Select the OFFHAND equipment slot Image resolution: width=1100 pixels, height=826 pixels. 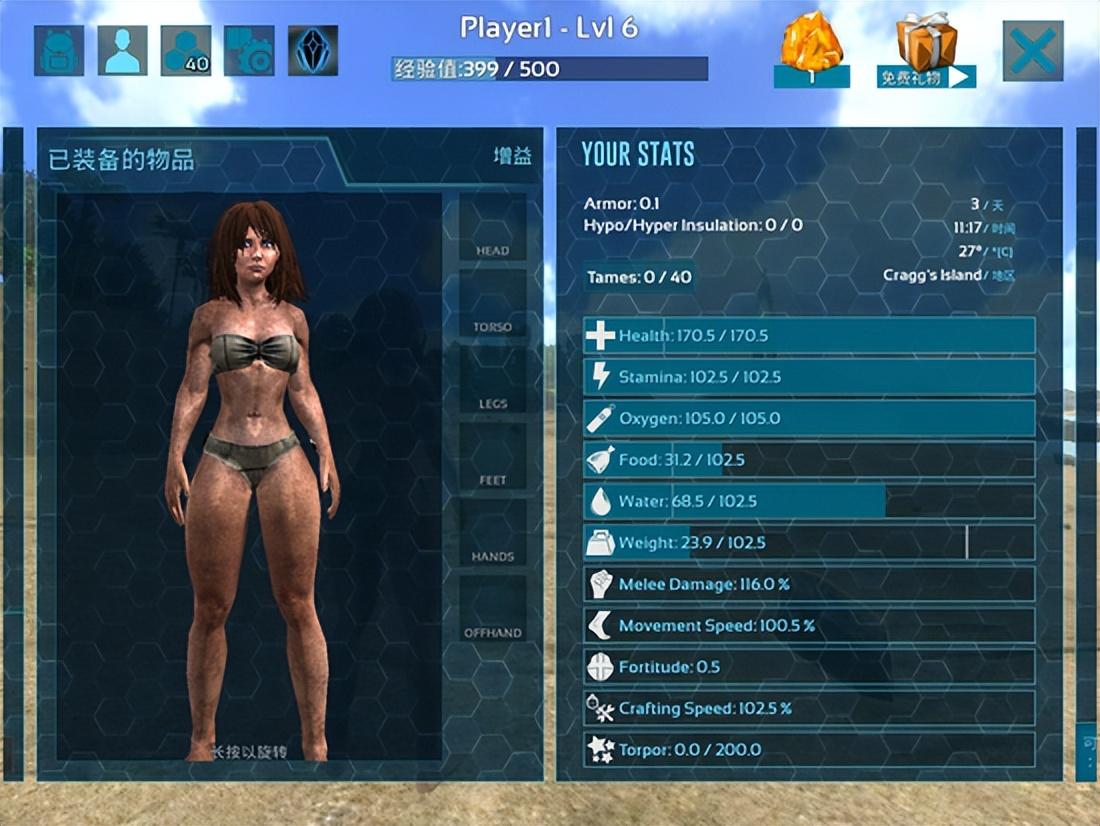point(492,610)
